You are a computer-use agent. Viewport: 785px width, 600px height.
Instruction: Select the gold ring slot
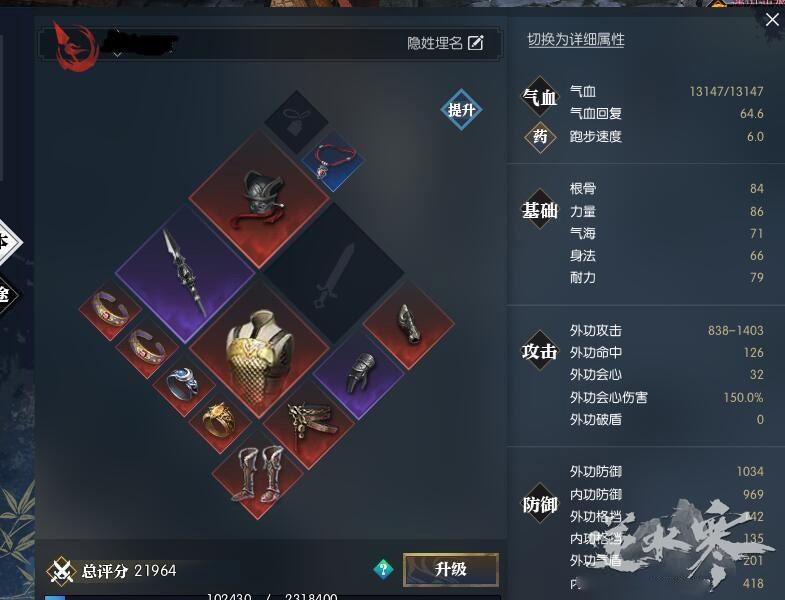220,420
